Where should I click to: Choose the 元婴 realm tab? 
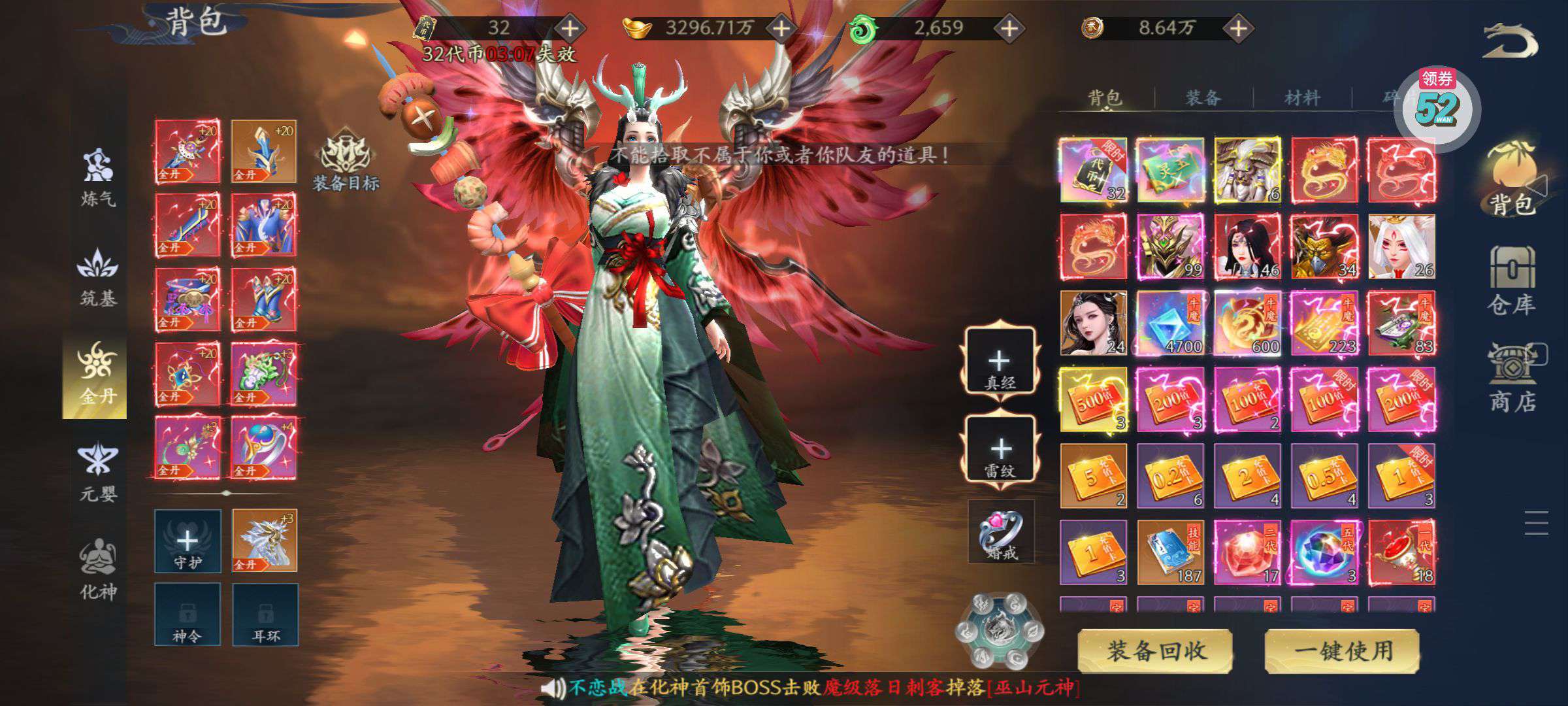(x=98, y=471)
